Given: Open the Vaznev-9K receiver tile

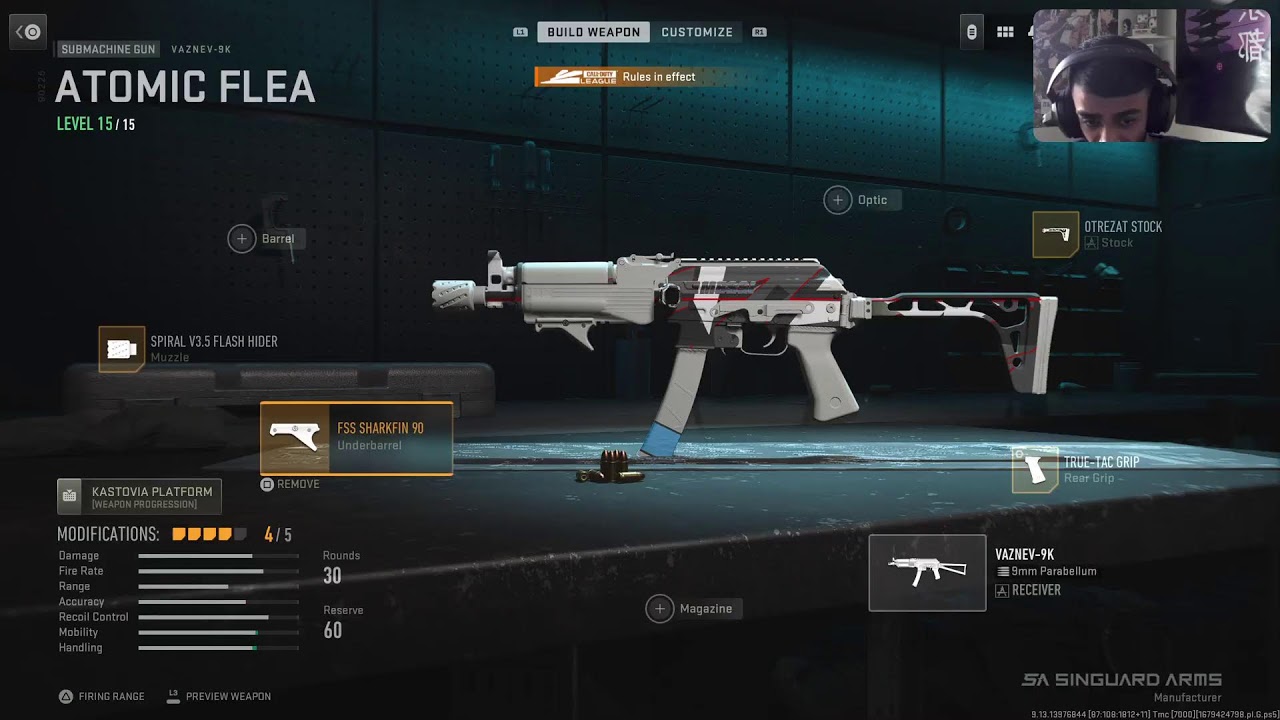Looking at the screenshot, I should click(x=927, y=573).
